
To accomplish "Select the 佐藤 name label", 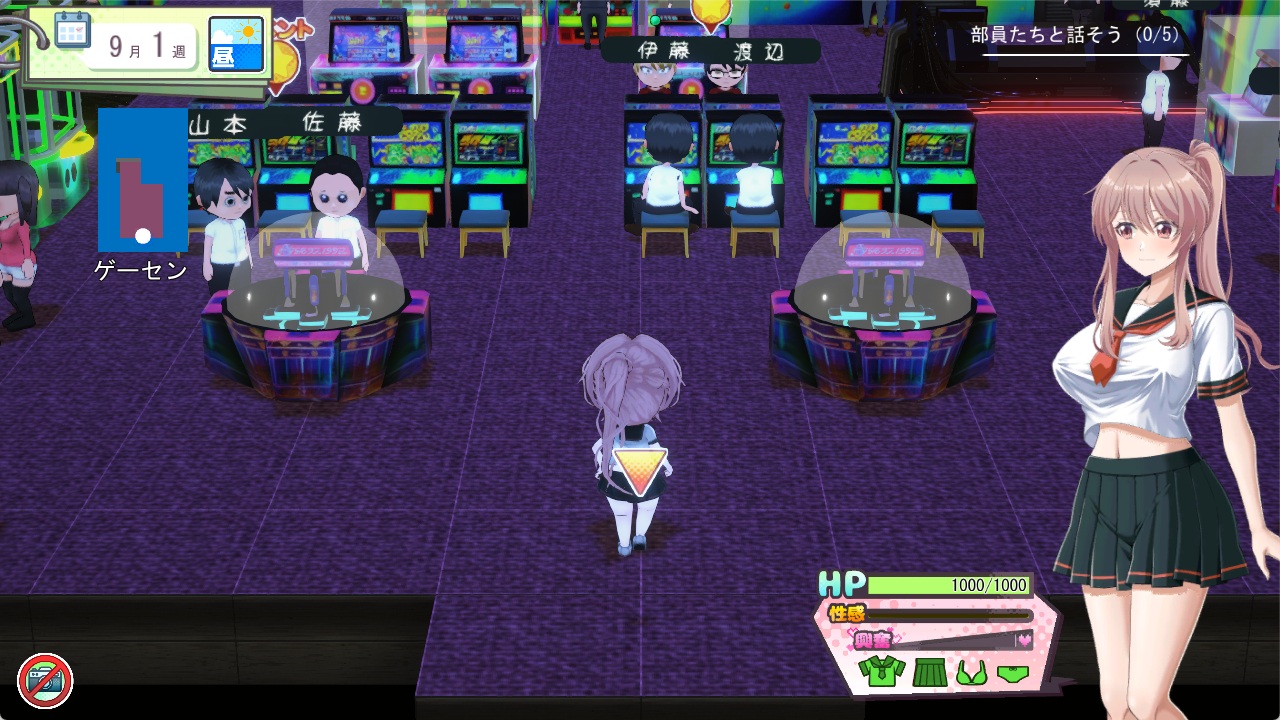I will tap(332, 122).
